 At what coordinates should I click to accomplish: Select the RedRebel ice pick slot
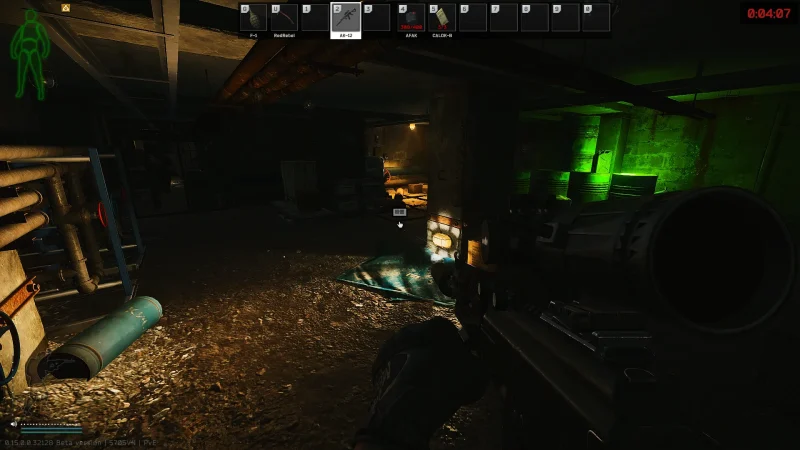284,18
